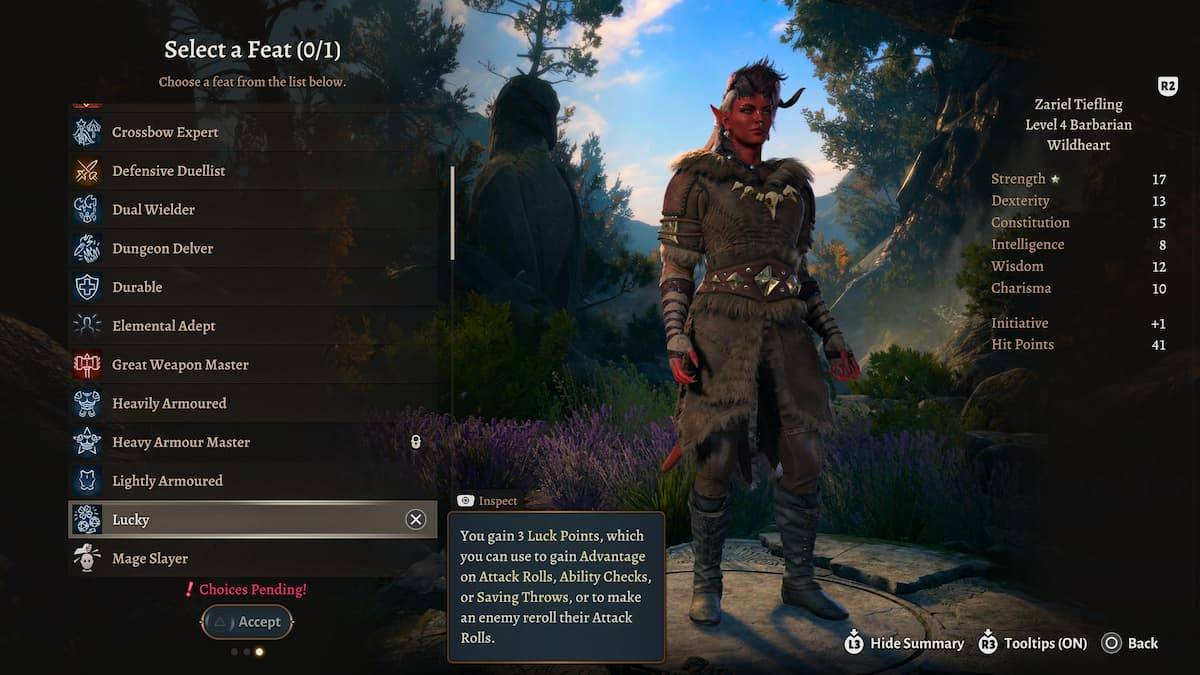Select the Crossbow Expert feat
This screenshot has height=675, width=1200.
point(165,132)
